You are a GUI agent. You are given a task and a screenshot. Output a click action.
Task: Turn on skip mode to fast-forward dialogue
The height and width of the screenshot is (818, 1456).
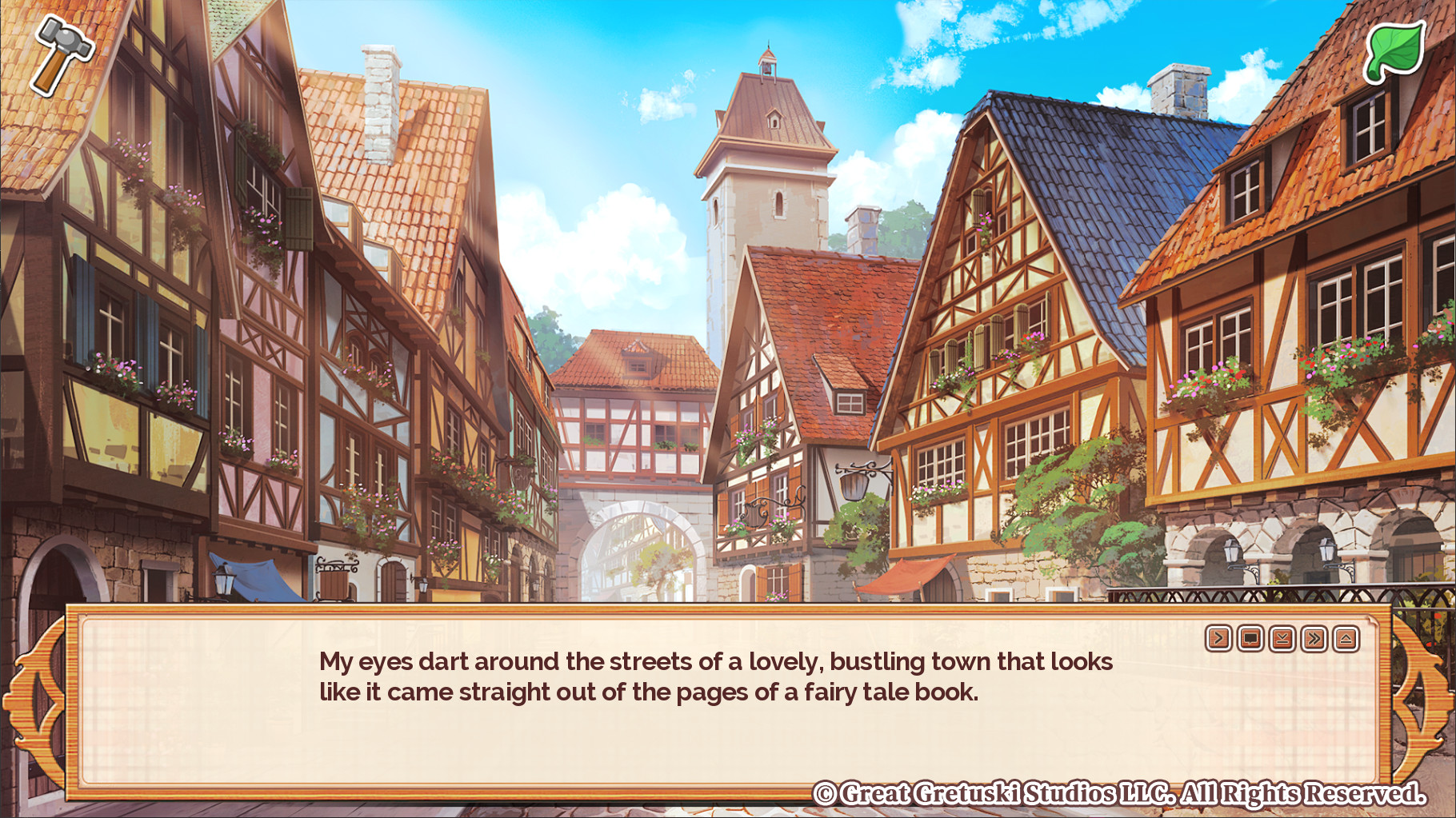[1314, 637]
